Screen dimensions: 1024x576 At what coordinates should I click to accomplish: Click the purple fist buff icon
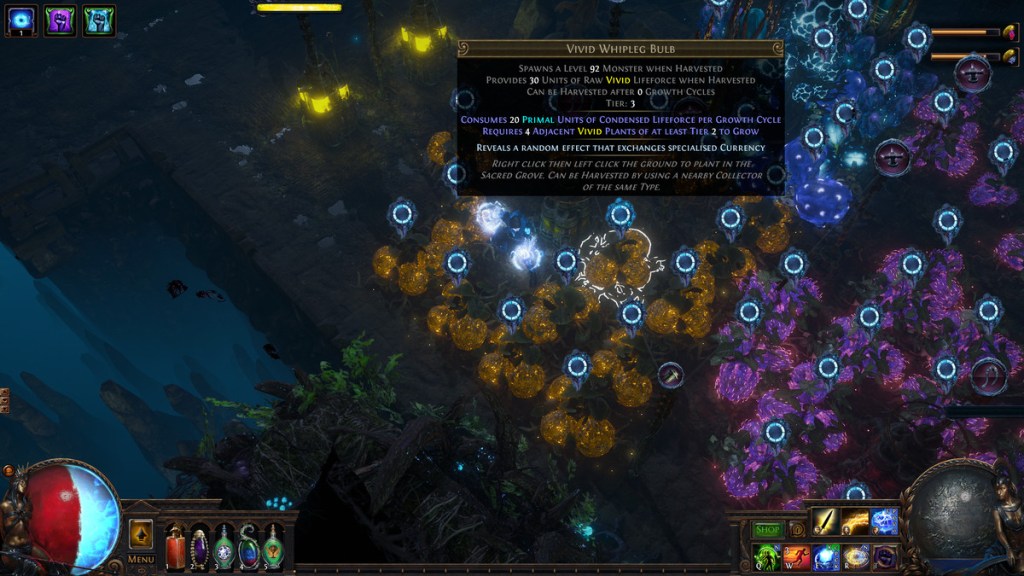pos(60,19)
